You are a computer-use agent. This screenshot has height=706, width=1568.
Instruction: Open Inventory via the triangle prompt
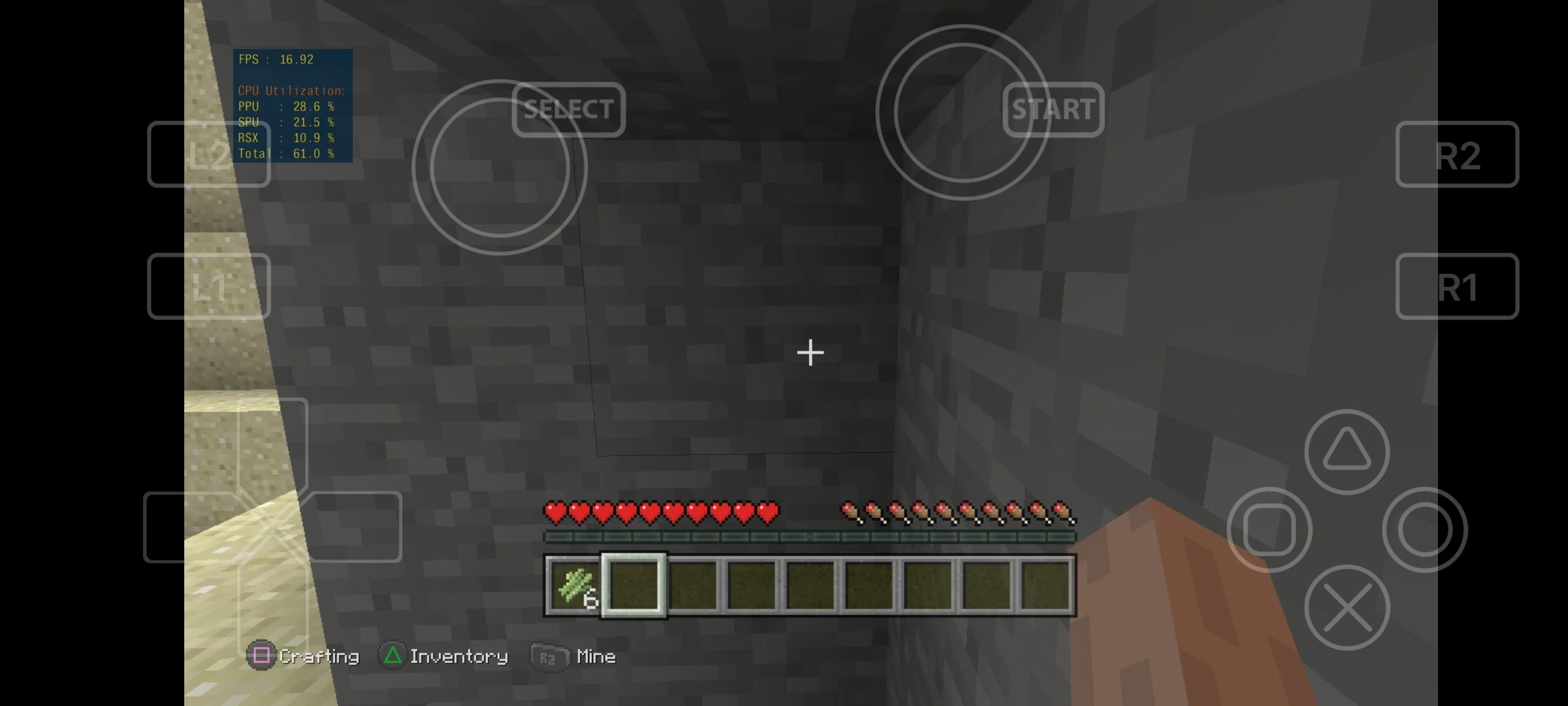point(444,656)
